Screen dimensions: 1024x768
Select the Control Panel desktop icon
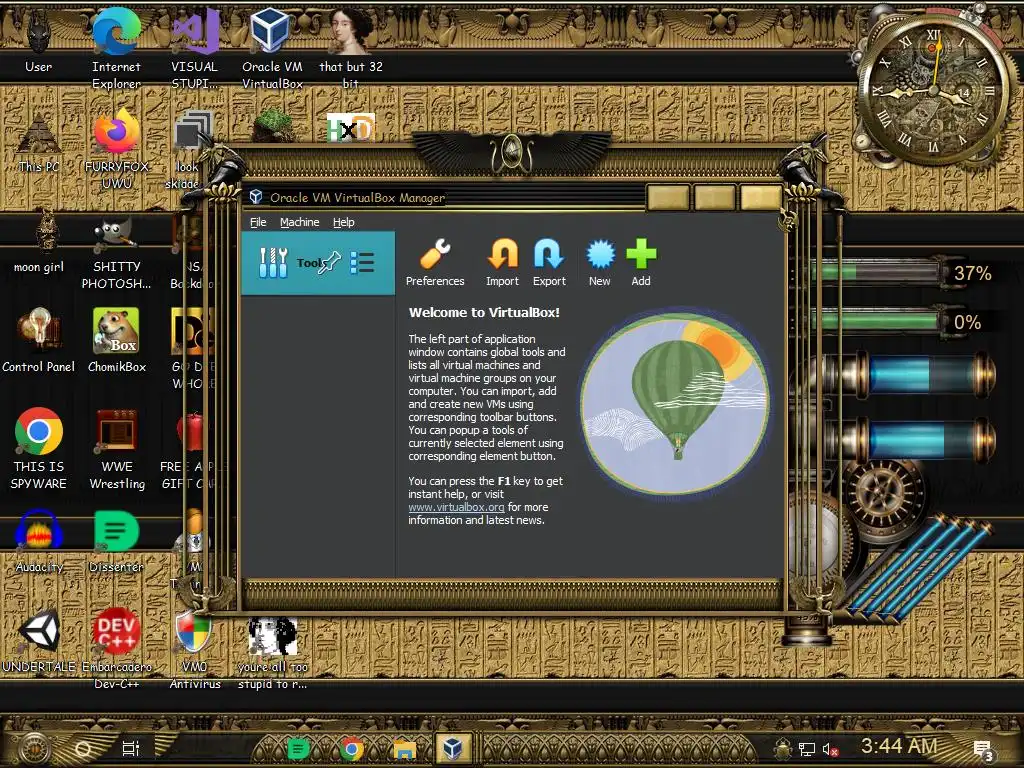click(x=39, y=342)
